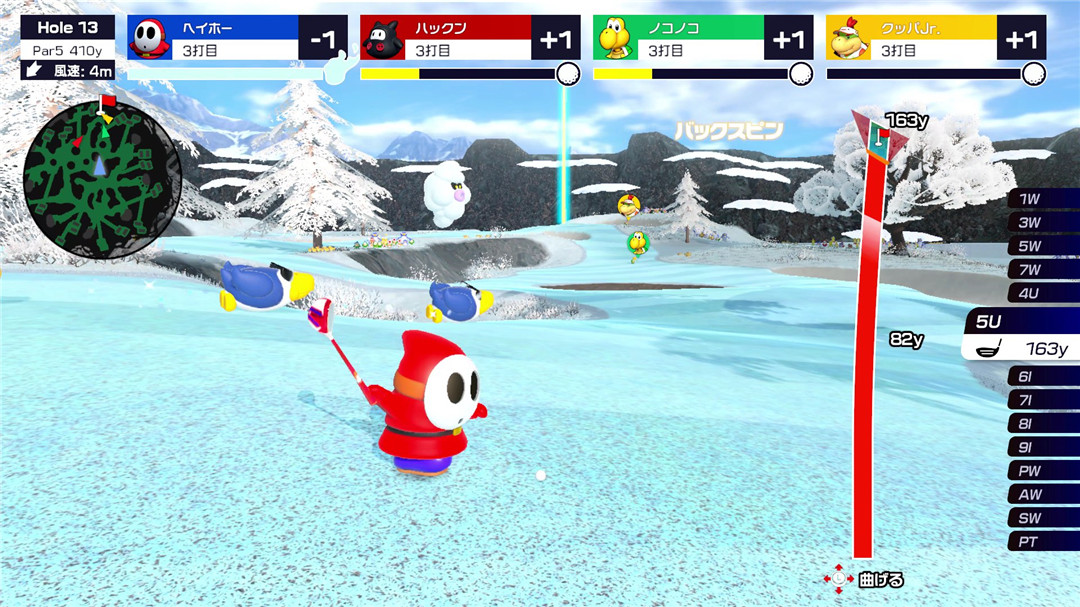Select the 8I iron club
The height and width of the screenshot is (607, 1080).
pos(1043,424)
